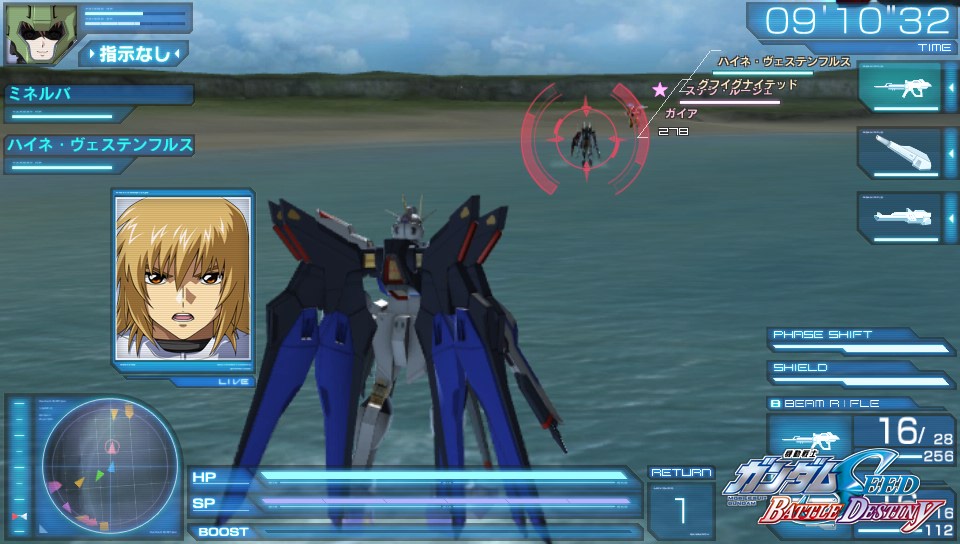
Task: Click the pink star target marker
Action: [659, 90]
